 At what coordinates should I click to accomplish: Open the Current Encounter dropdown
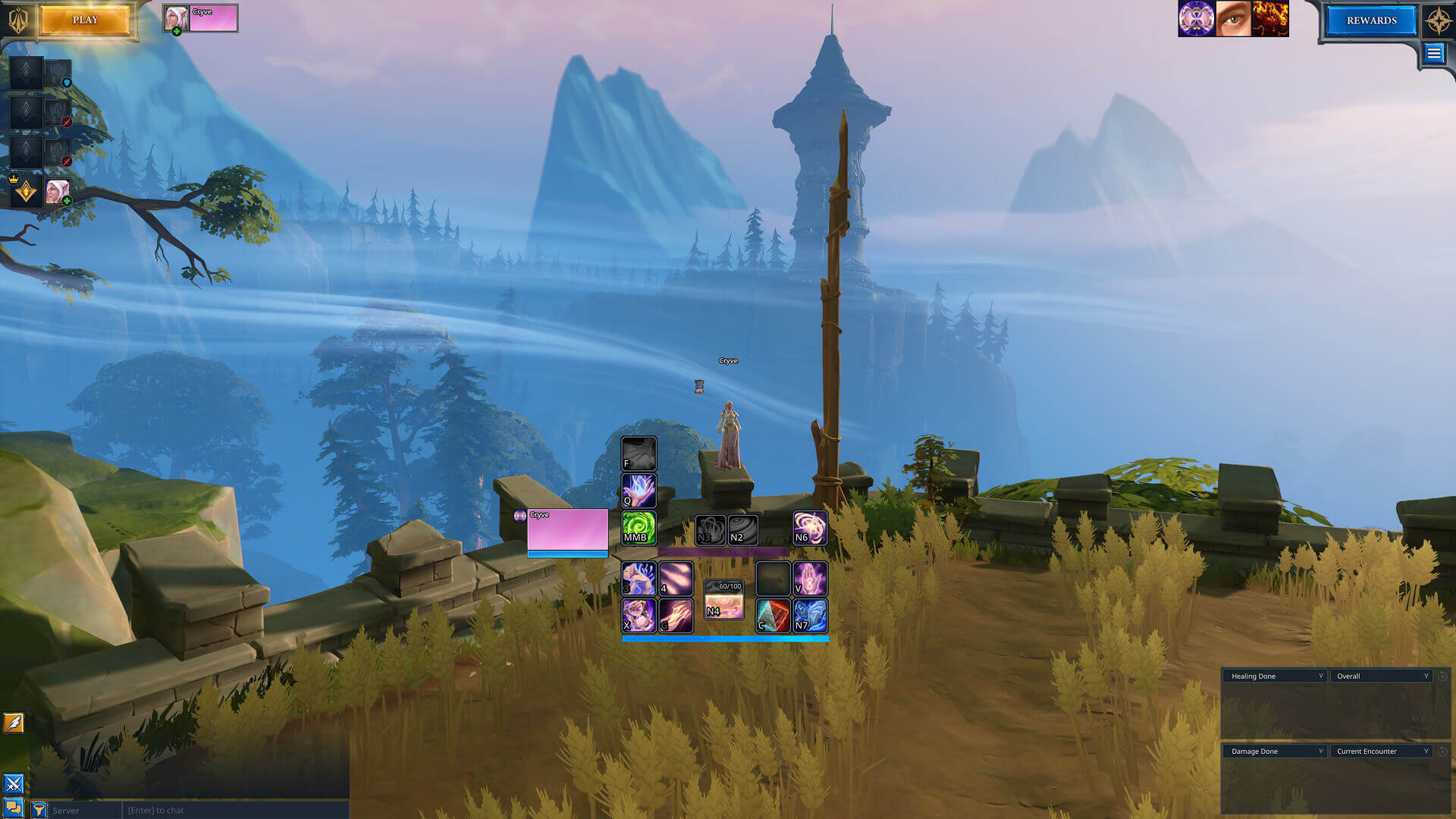(x=1381, y=751)
